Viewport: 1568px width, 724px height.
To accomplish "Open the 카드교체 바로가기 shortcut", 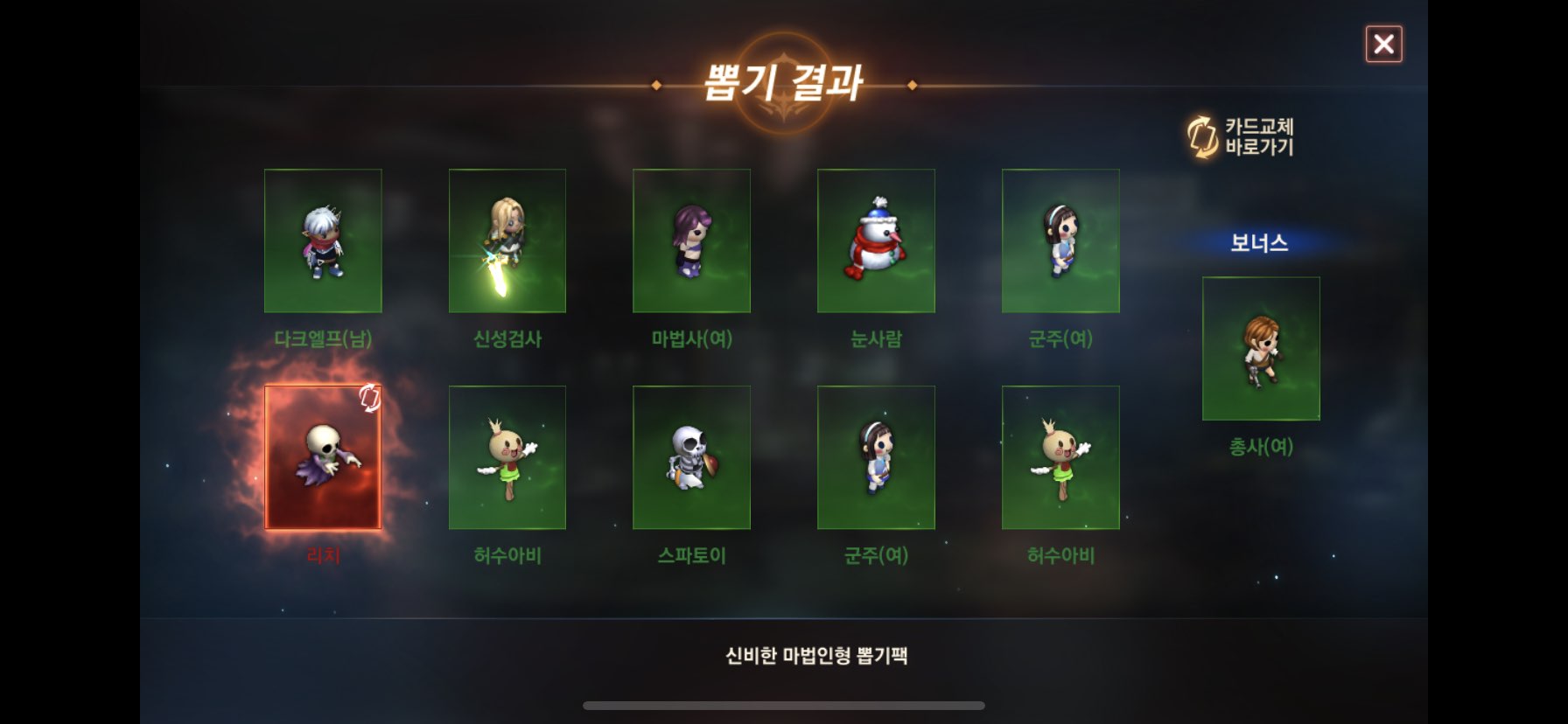I will click(x=1242, y=137).
